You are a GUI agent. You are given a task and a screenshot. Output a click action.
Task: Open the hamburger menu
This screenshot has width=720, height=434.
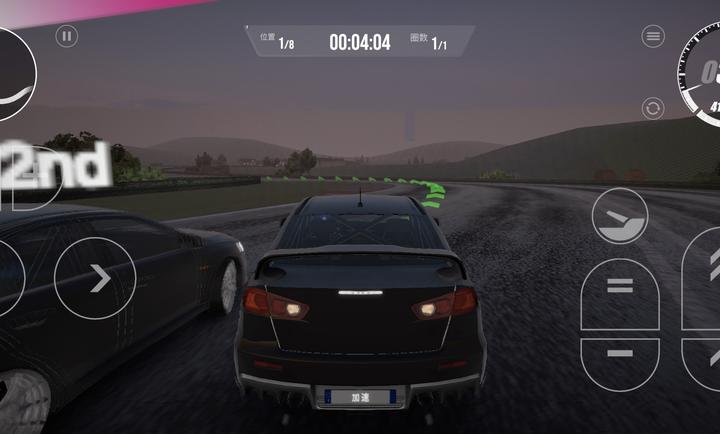click(653, 37)
